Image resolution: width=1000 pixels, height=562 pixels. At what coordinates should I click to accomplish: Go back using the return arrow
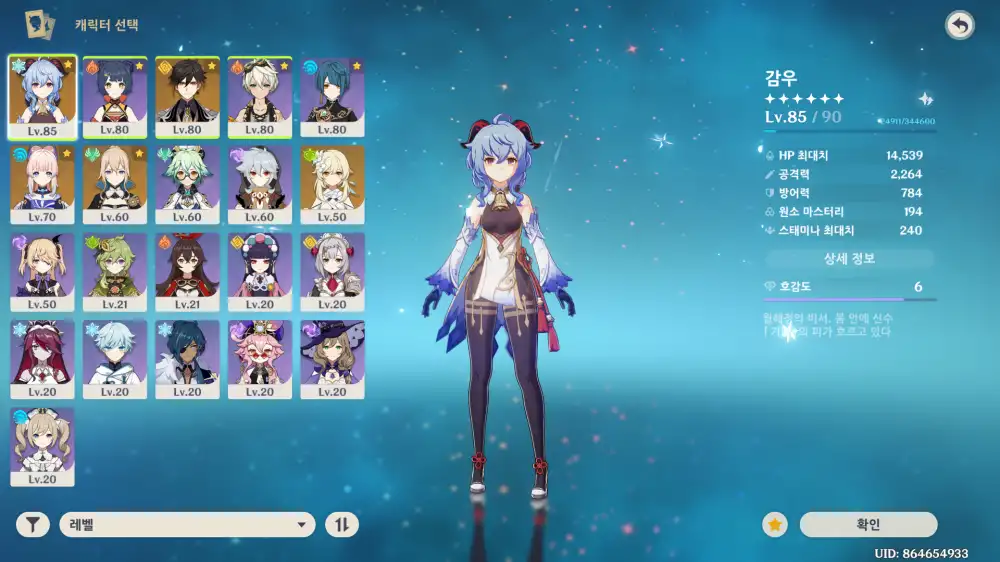tap(960, 26)
